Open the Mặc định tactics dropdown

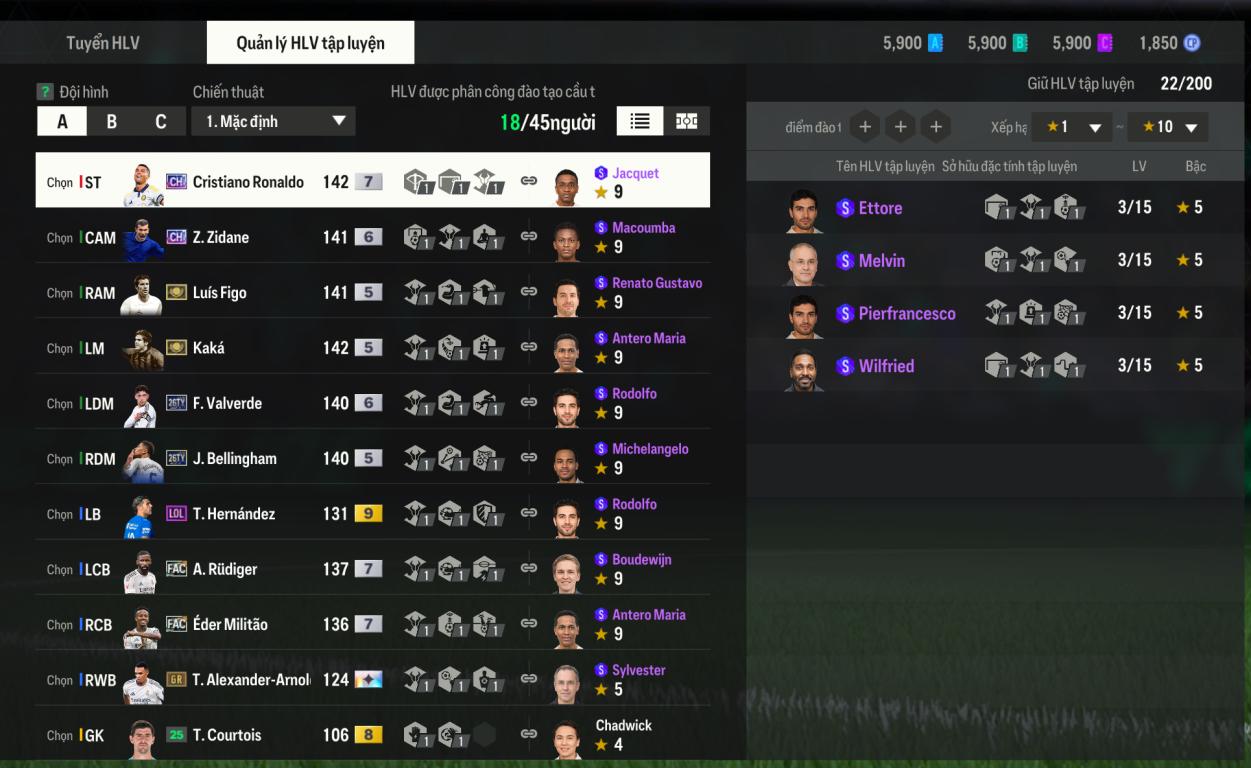pyautogui.click(x=273, y=122)
